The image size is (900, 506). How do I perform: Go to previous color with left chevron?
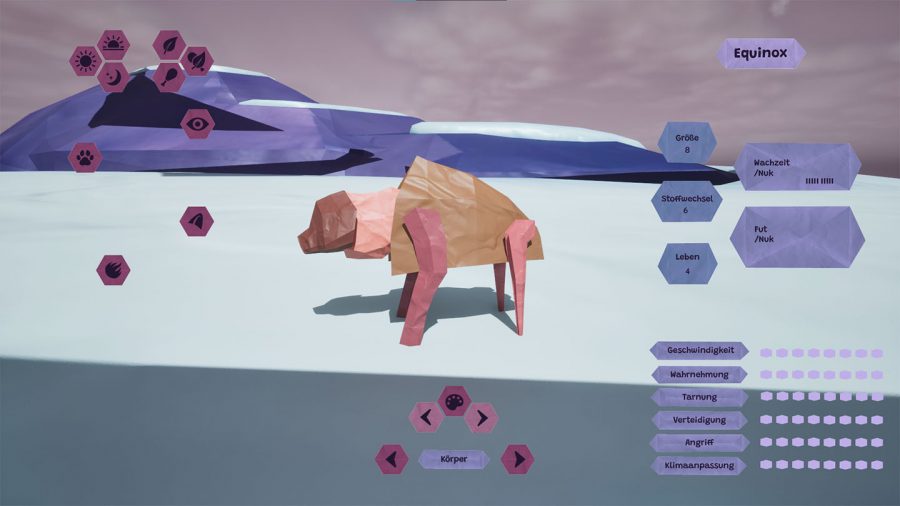coord(426,417)
